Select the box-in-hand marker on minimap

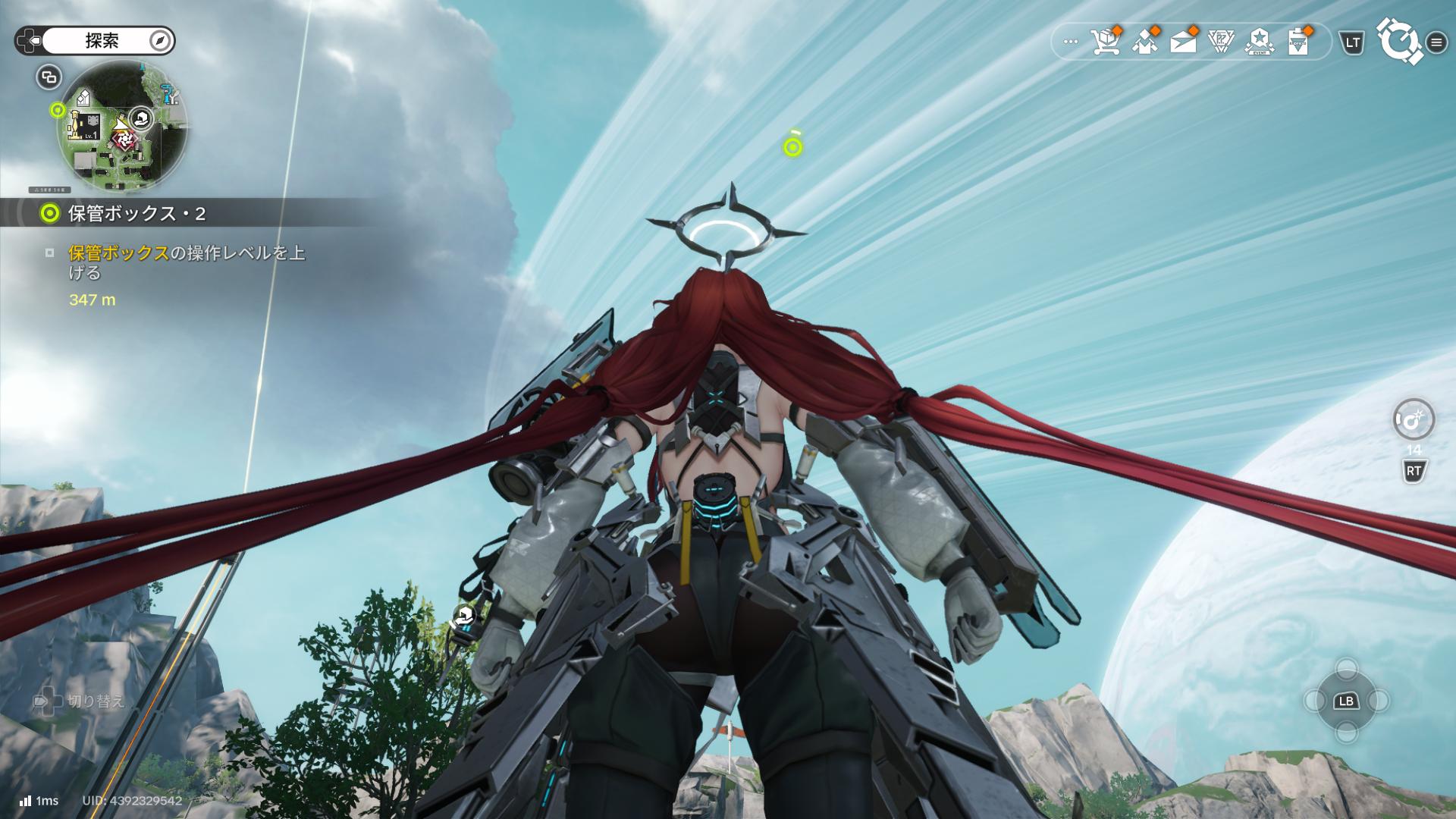coord(141,118)
